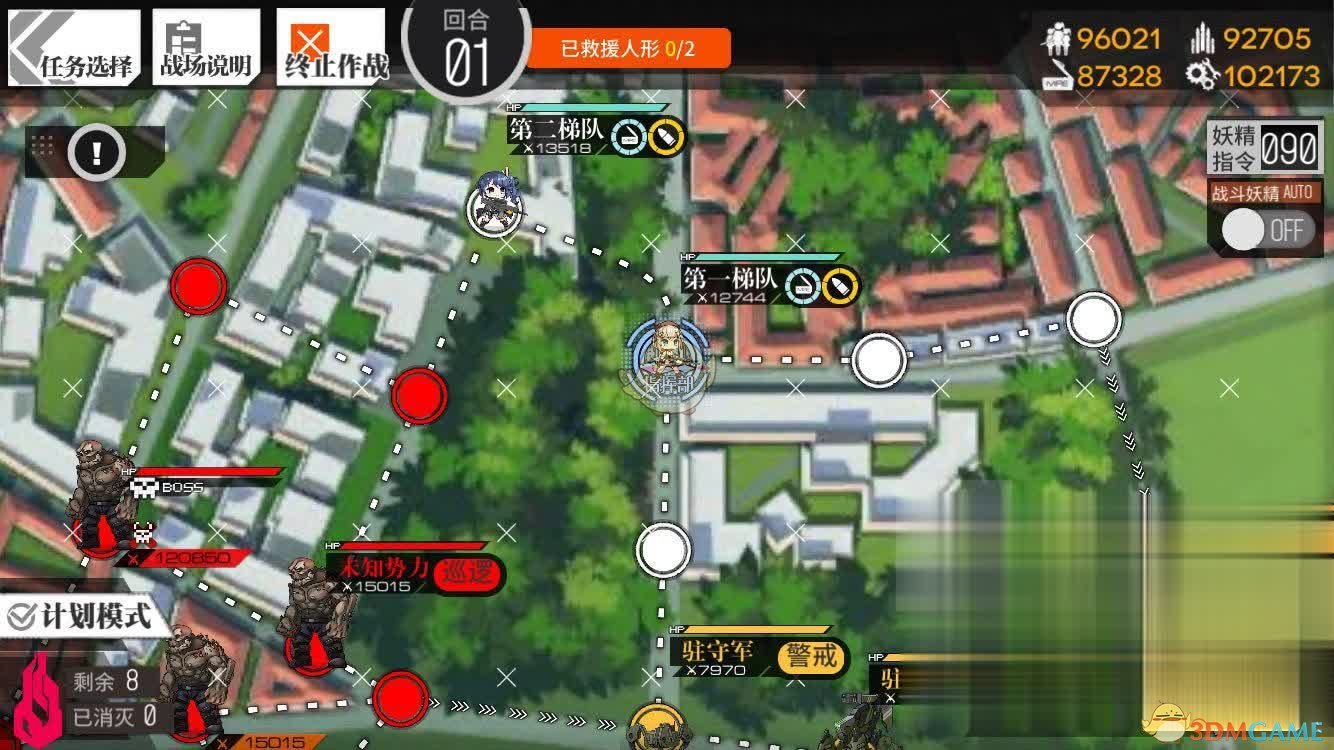The width and height of the screenshot is (1334, 750).
Task: Select the 第二梯队 echelon character portrait
Action: click(x=494, y=205)
